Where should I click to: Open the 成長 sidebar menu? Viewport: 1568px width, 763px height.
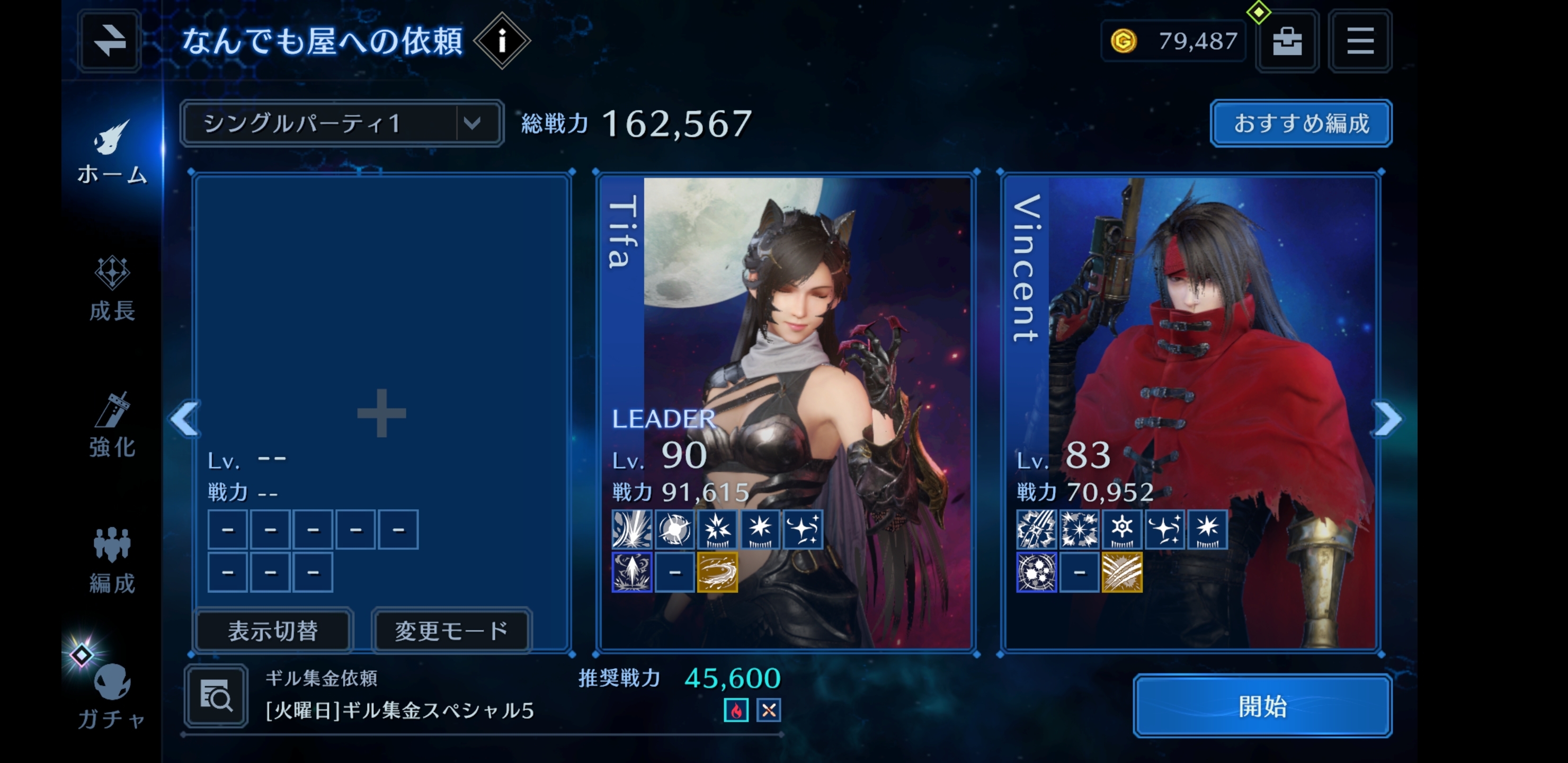point(112,289)
